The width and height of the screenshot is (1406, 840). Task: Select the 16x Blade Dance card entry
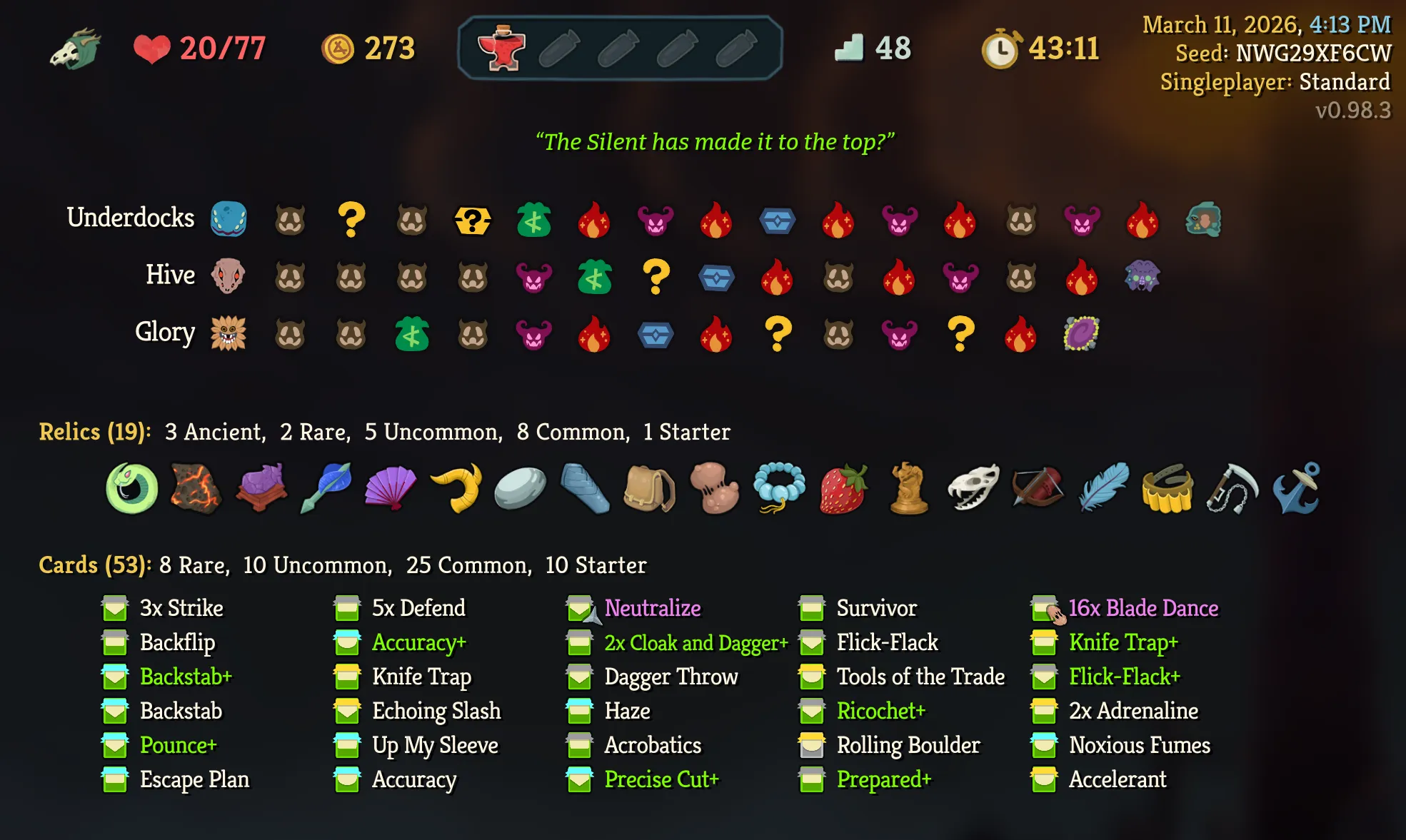click(1143, 607)
